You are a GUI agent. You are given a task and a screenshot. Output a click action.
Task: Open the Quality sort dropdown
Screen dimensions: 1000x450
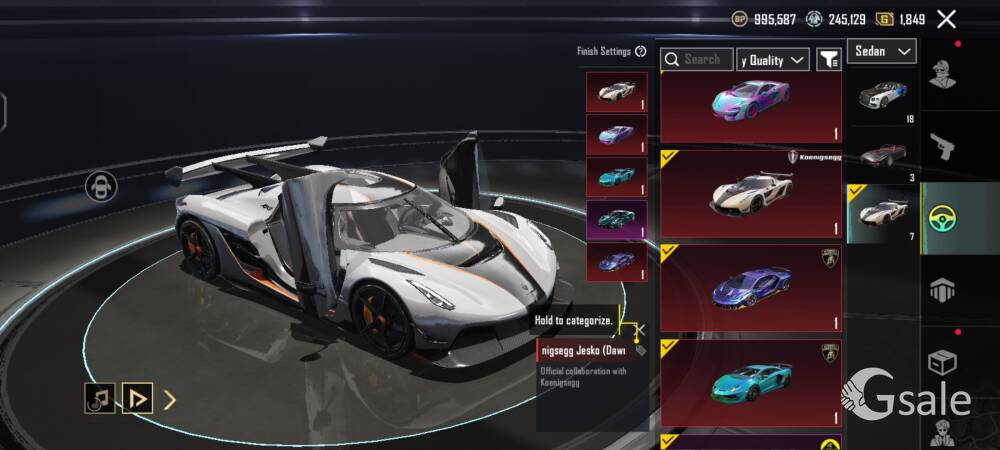click(773, 60)
